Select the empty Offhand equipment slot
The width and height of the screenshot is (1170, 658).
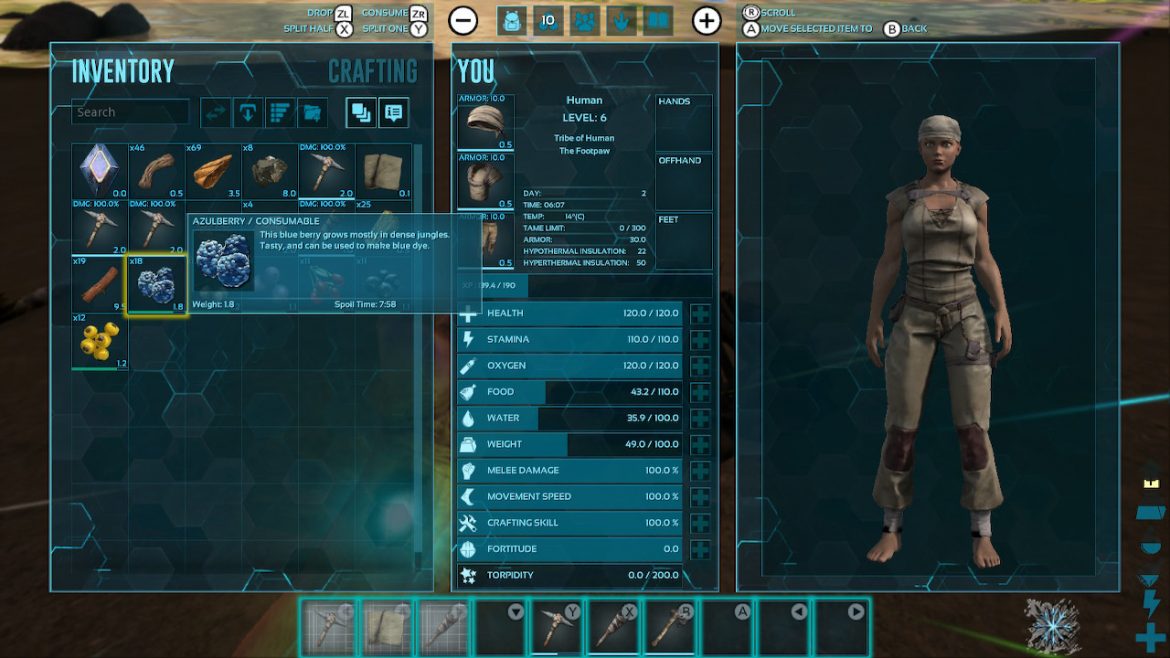[684, 182]
